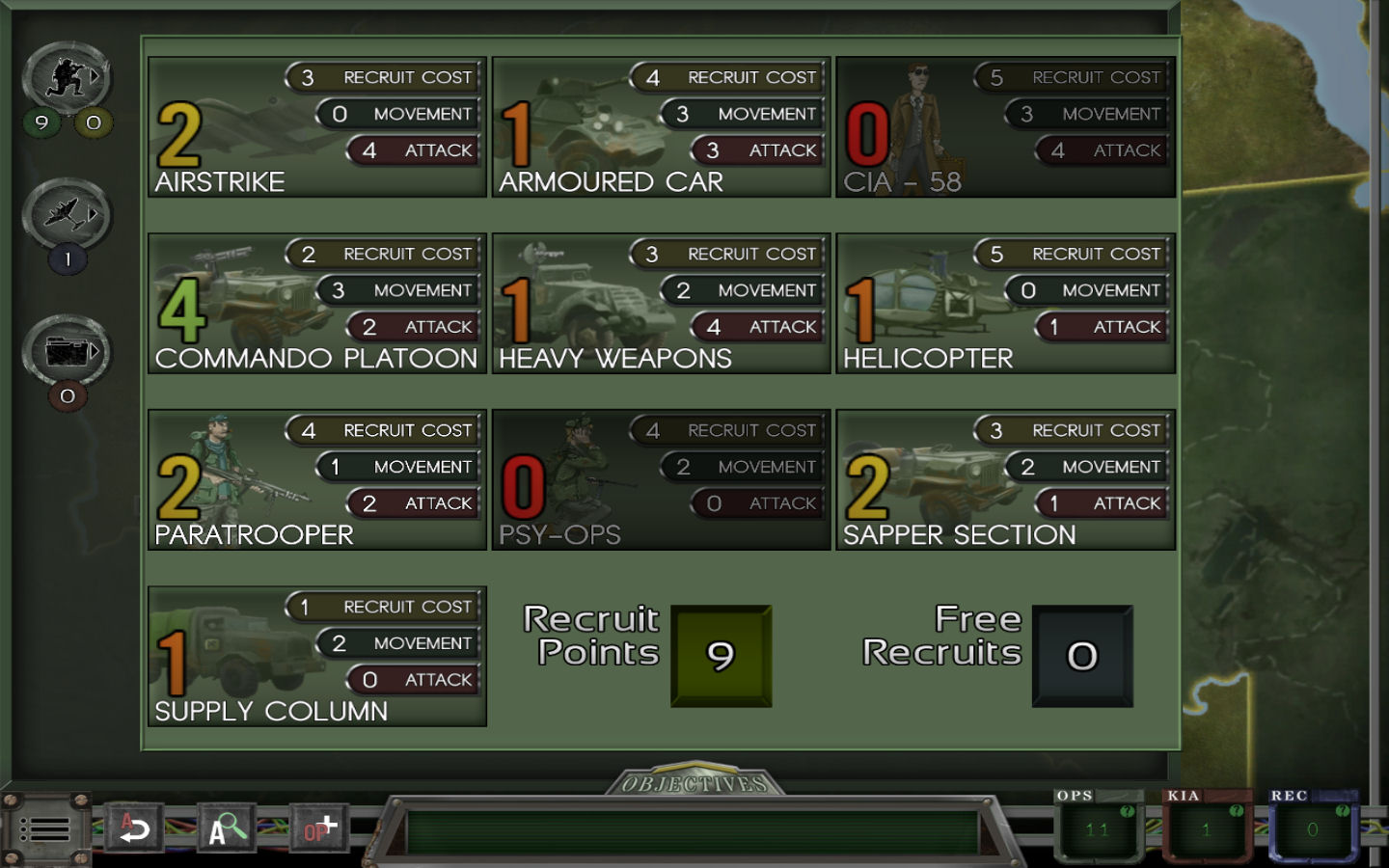Viewport: 1389px width, 868px height.
Task: Open the list menu button
Action: click(x=44, y=829)
